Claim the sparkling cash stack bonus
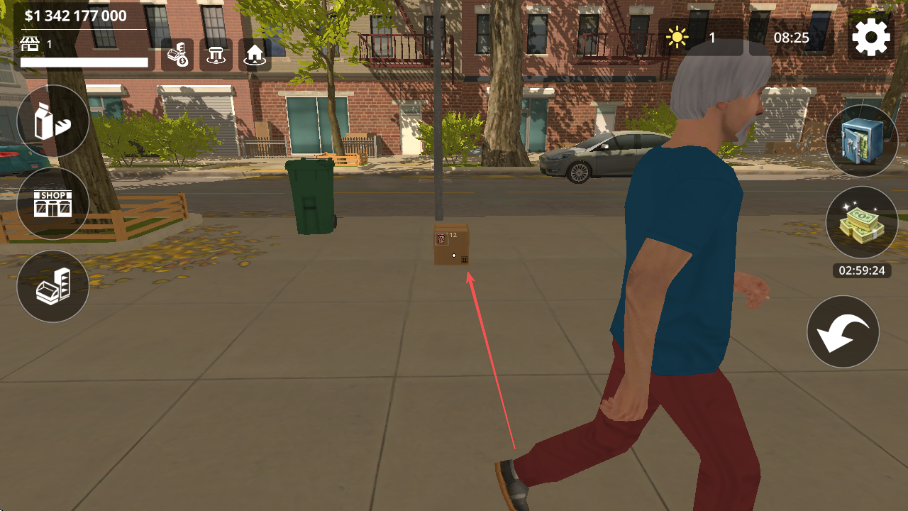908x511 pixels. (861, 223)
